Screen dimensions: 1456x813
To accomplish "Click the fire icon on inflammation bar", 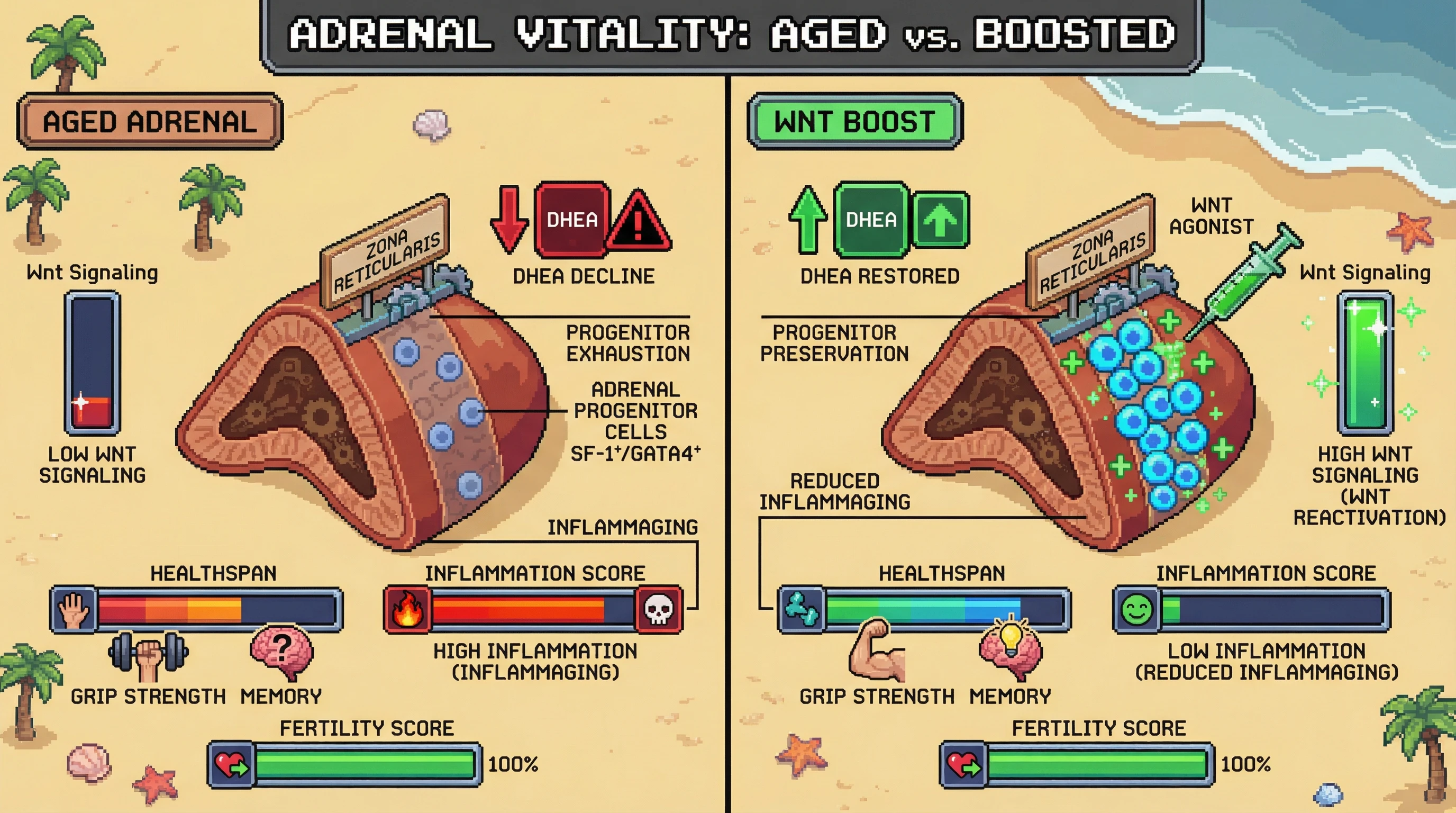I will 407,609.
